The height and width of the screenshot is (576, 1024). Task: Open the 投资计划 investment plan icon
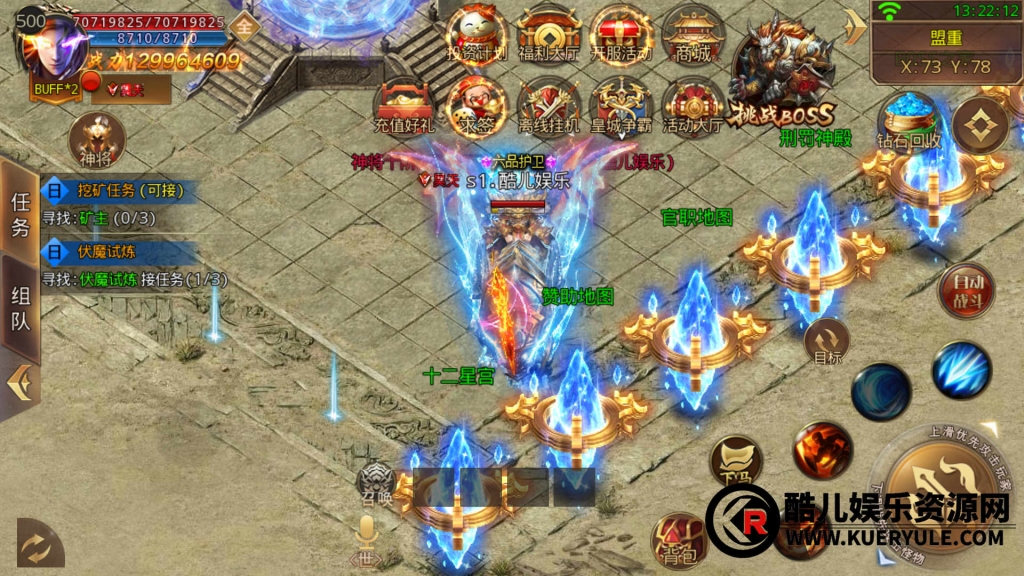475,35
